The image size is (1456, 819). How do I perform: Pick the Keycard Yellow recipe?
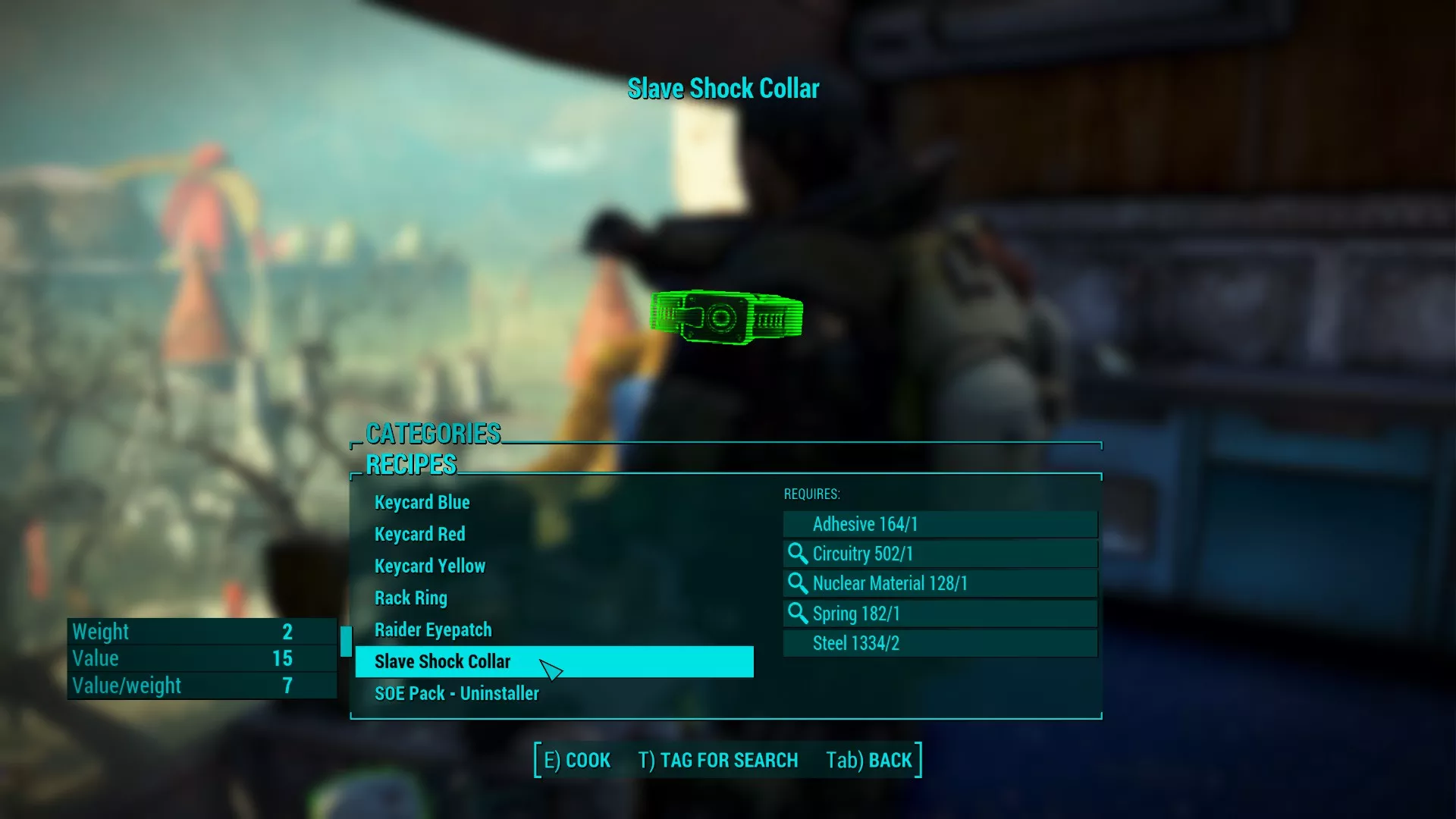click(x=429, y=566)
